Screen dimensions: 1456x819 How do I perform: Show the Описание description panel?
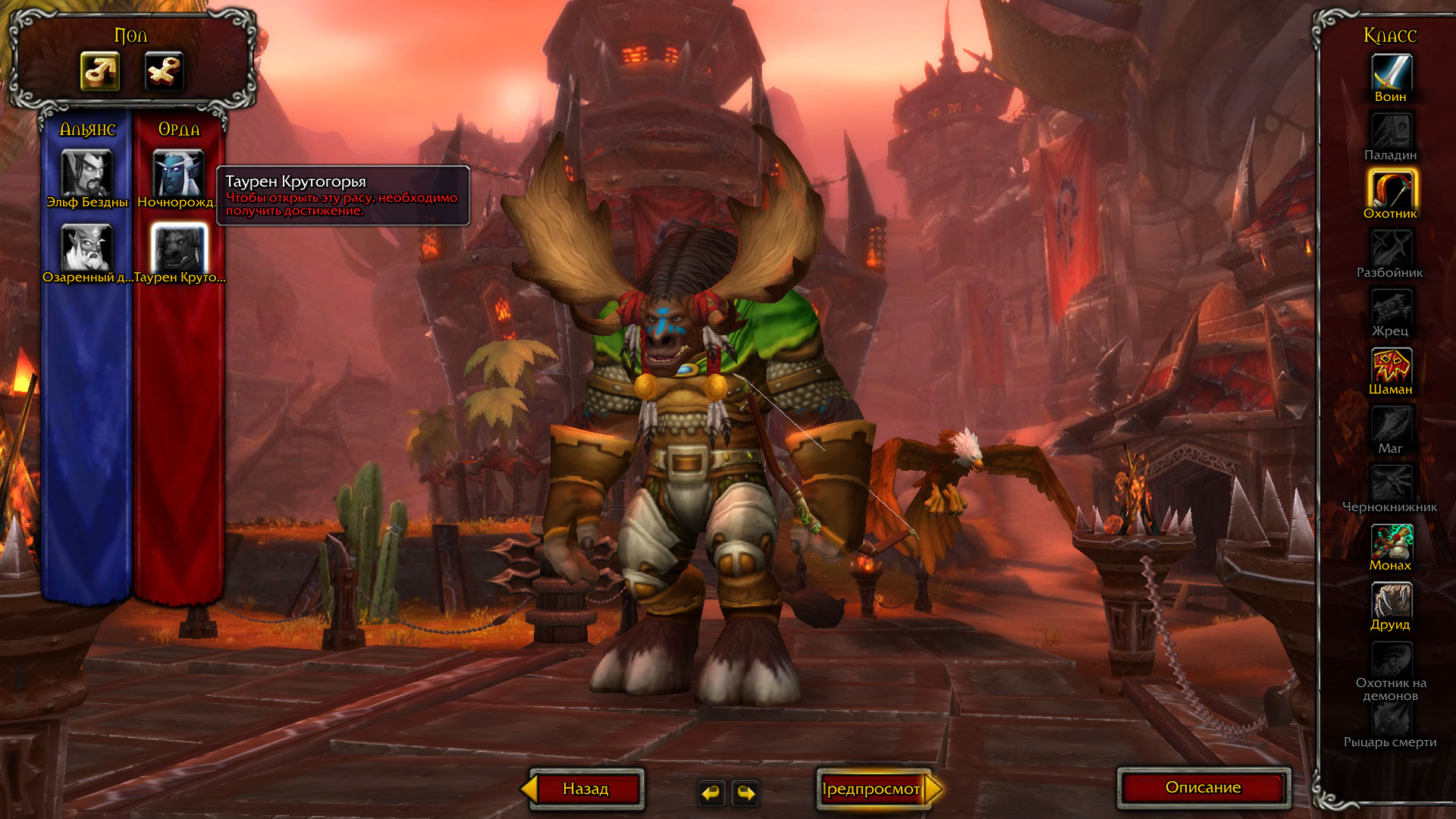(1203, 788)
